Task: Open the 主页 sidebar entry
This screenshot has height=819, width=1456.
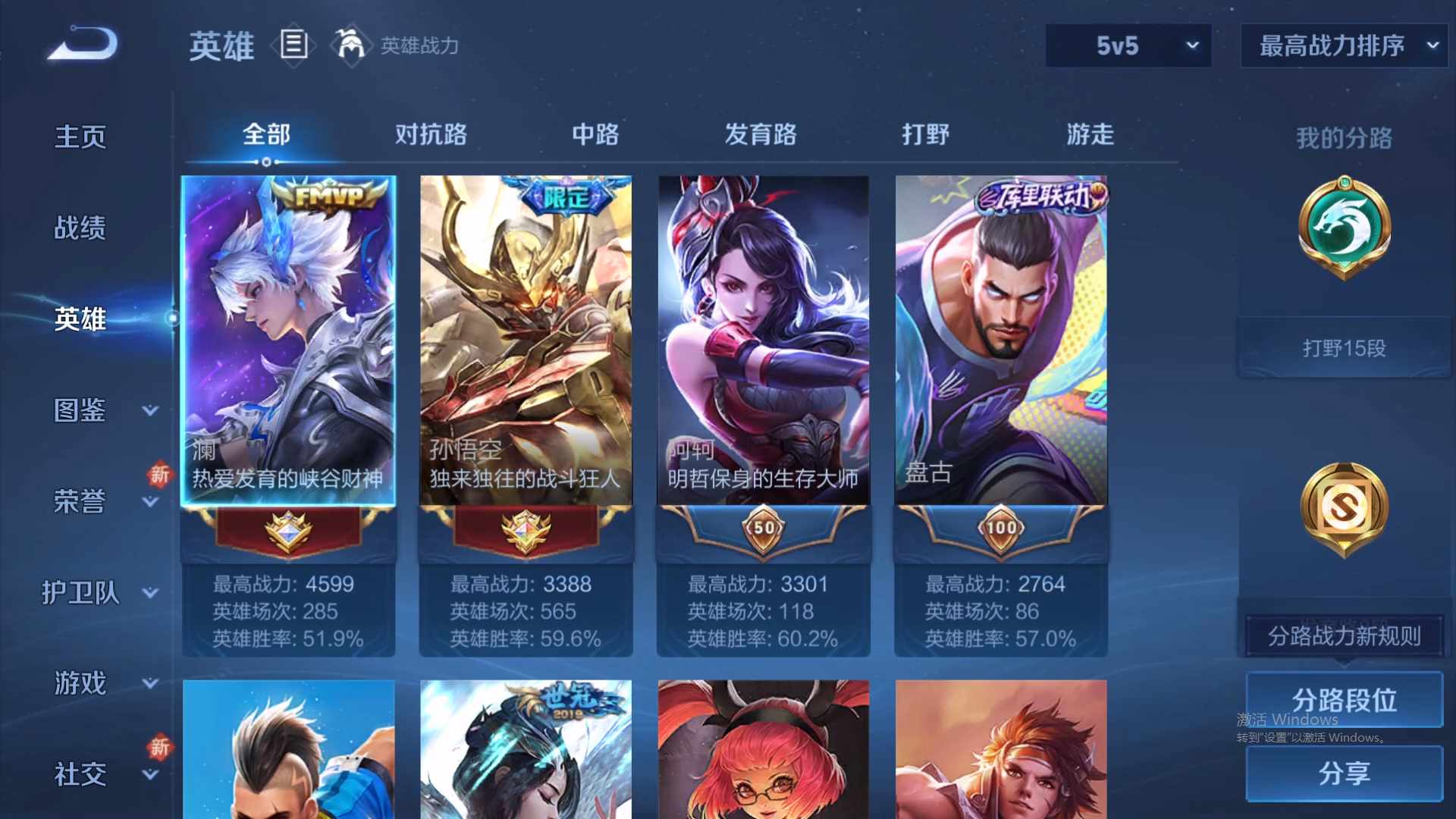Action: click(x=79, y=135)
